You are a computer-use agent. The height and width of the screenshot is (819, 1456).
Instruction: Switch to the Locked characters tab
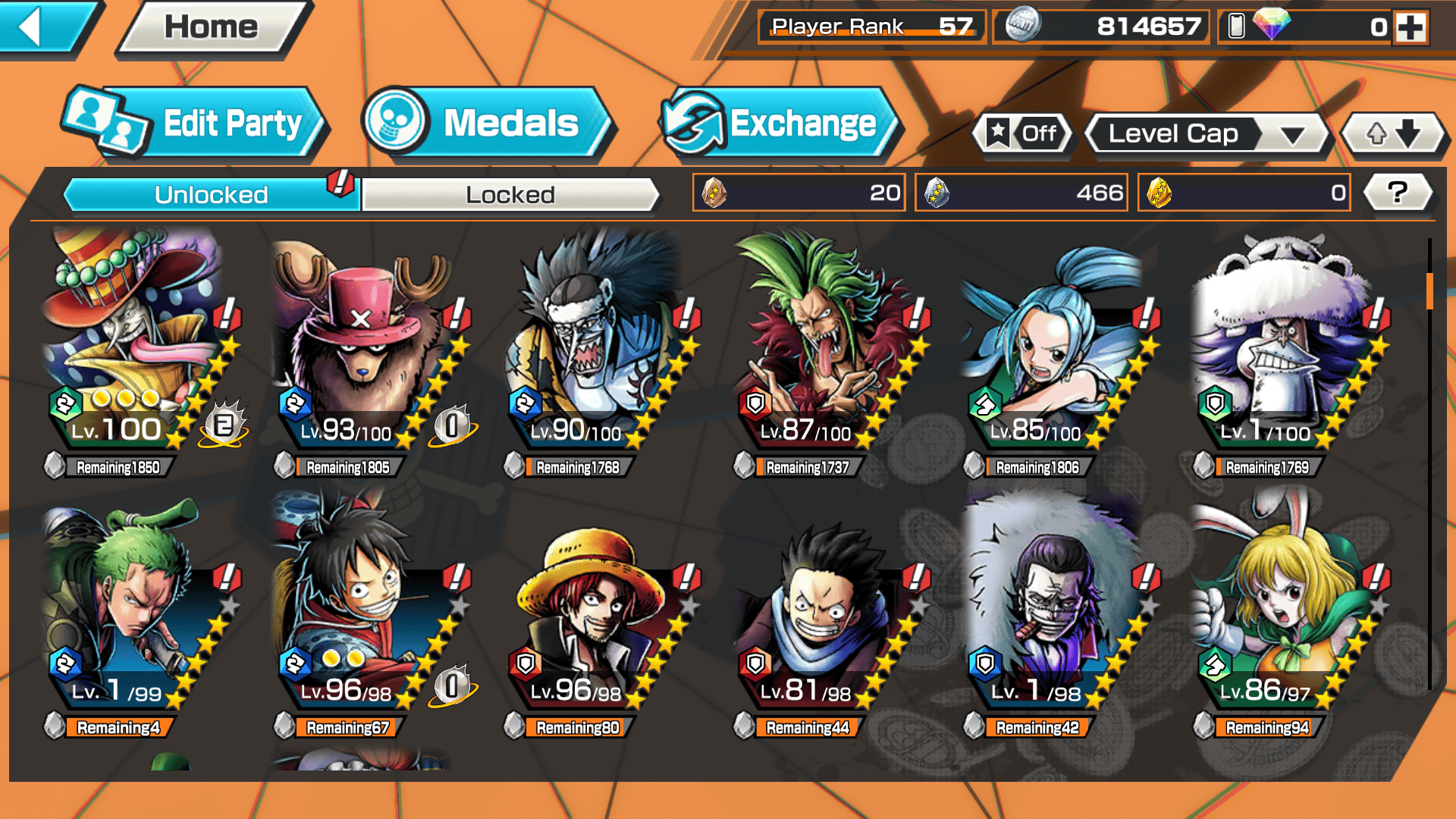click(510, 195)
